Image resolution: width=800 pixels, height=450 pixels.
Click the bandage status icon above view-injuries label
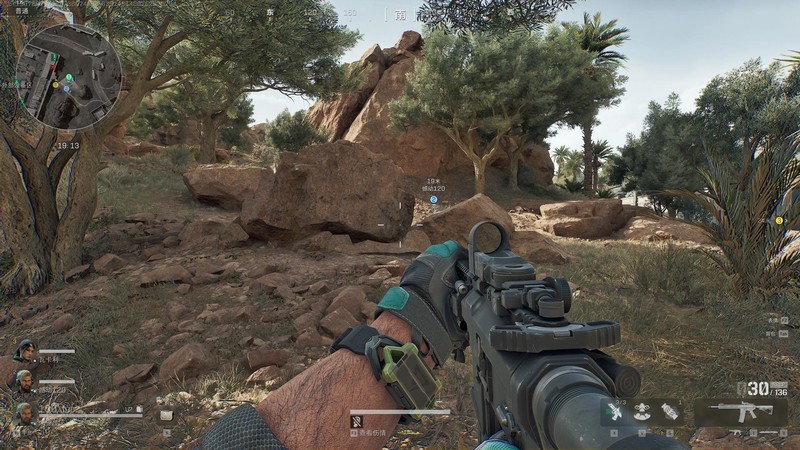356,421
